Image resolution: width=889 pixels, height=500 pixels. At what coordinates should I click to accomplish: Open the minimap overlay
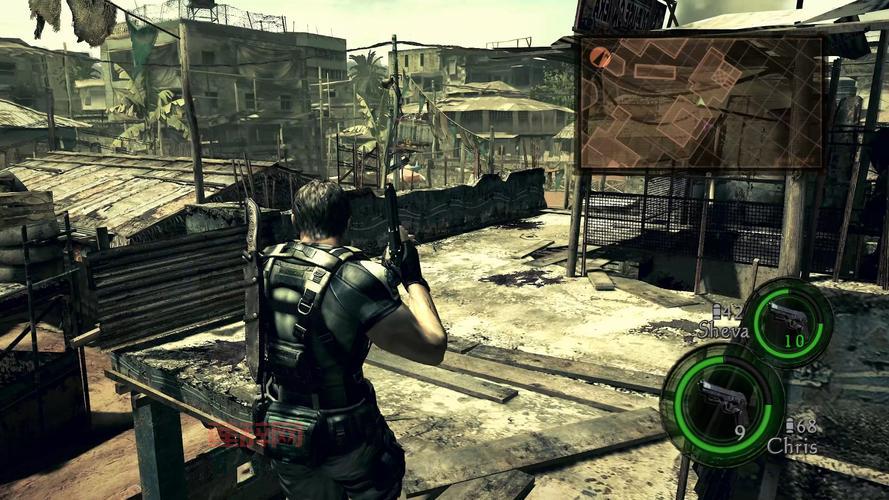click(x=701, y=102)
